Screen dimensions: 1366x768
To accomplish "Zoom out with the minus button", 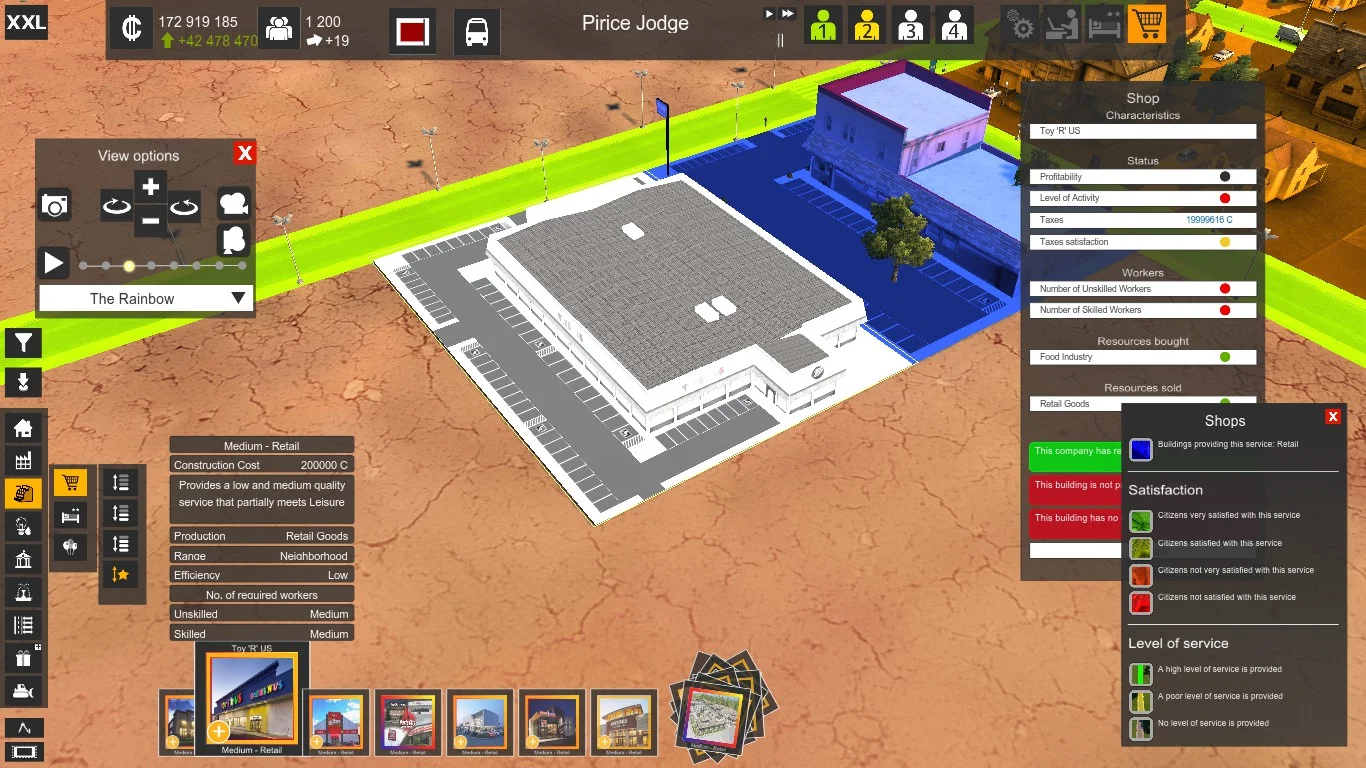I will [x=151, y=220].
